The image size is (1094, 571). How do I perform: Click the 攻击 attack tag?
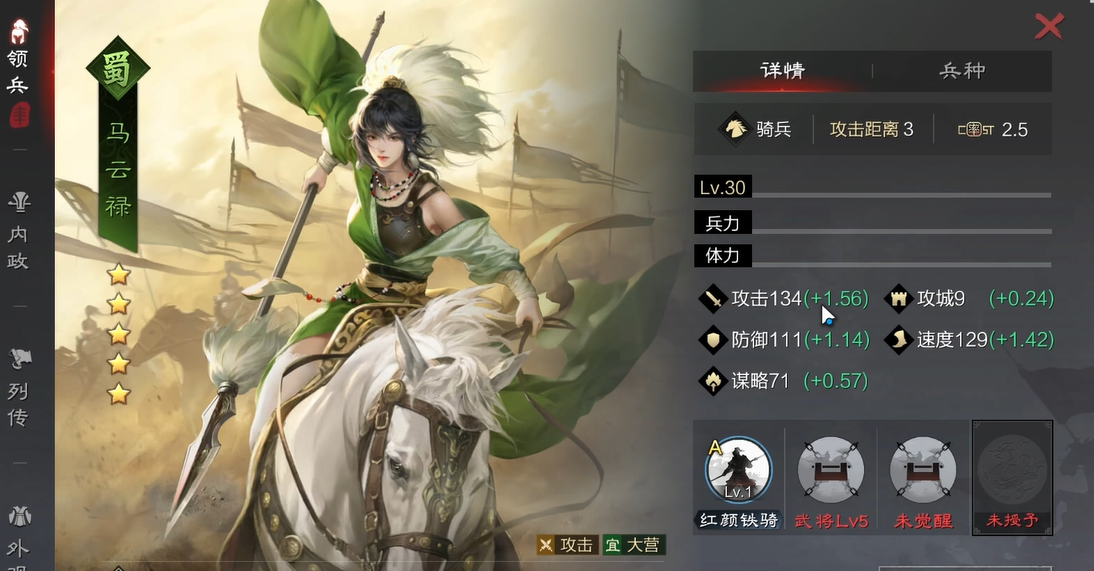pyautogui.click(x=567, y=545)
